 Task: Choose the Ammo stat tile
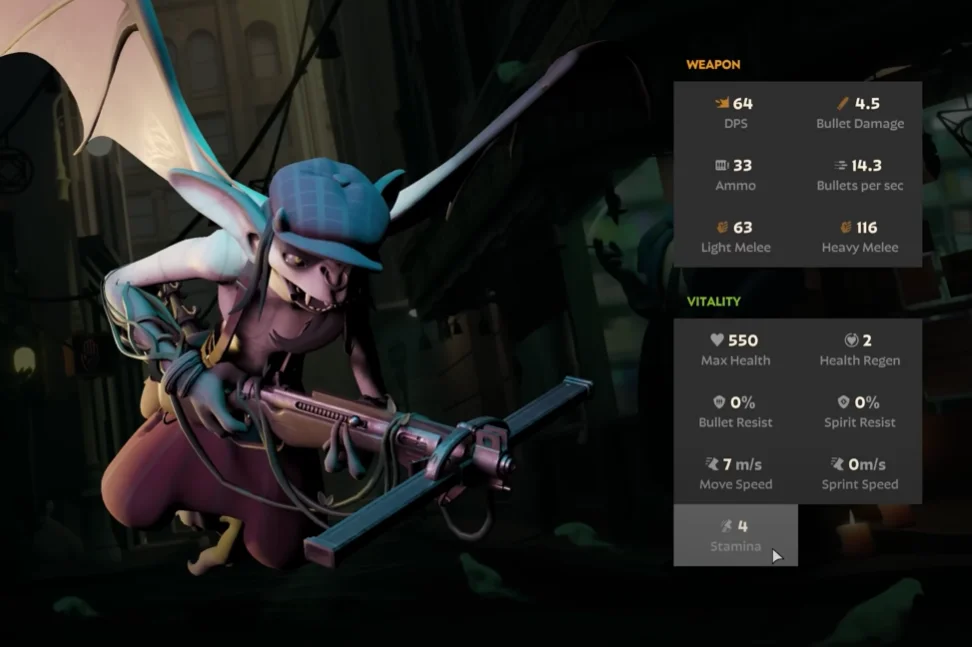coord(736,175)
